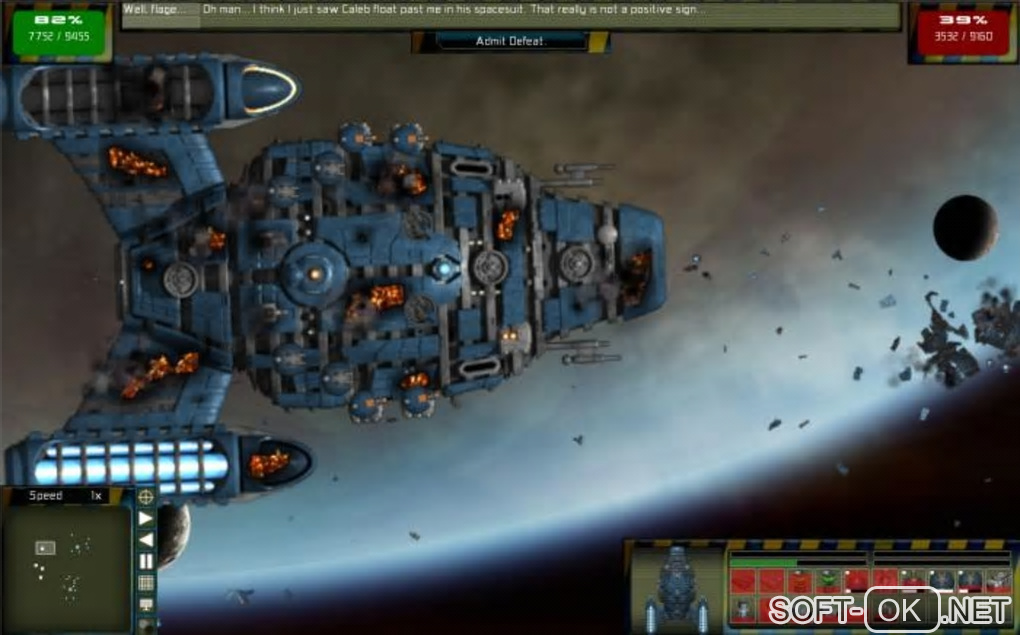Click the battle minimap
Viewport: 1020px width, 635px height.
click(x=66, y=568)
